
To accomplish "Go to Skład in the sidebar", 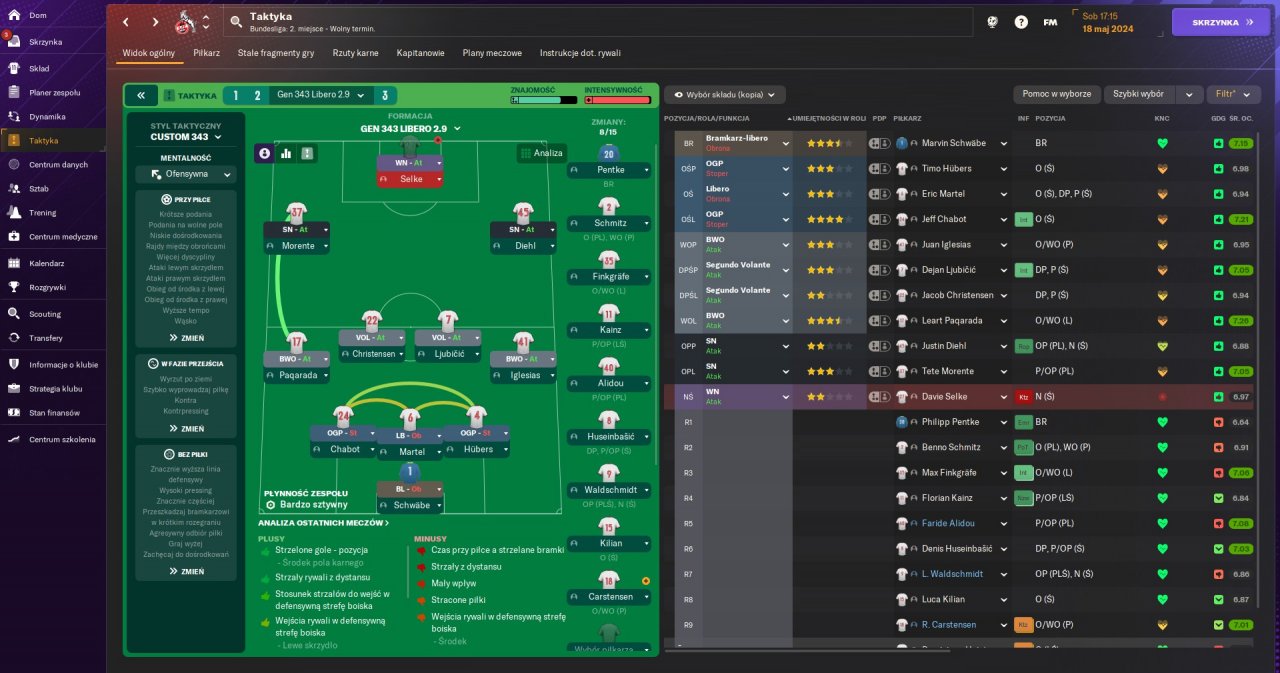I will (39, 68).
